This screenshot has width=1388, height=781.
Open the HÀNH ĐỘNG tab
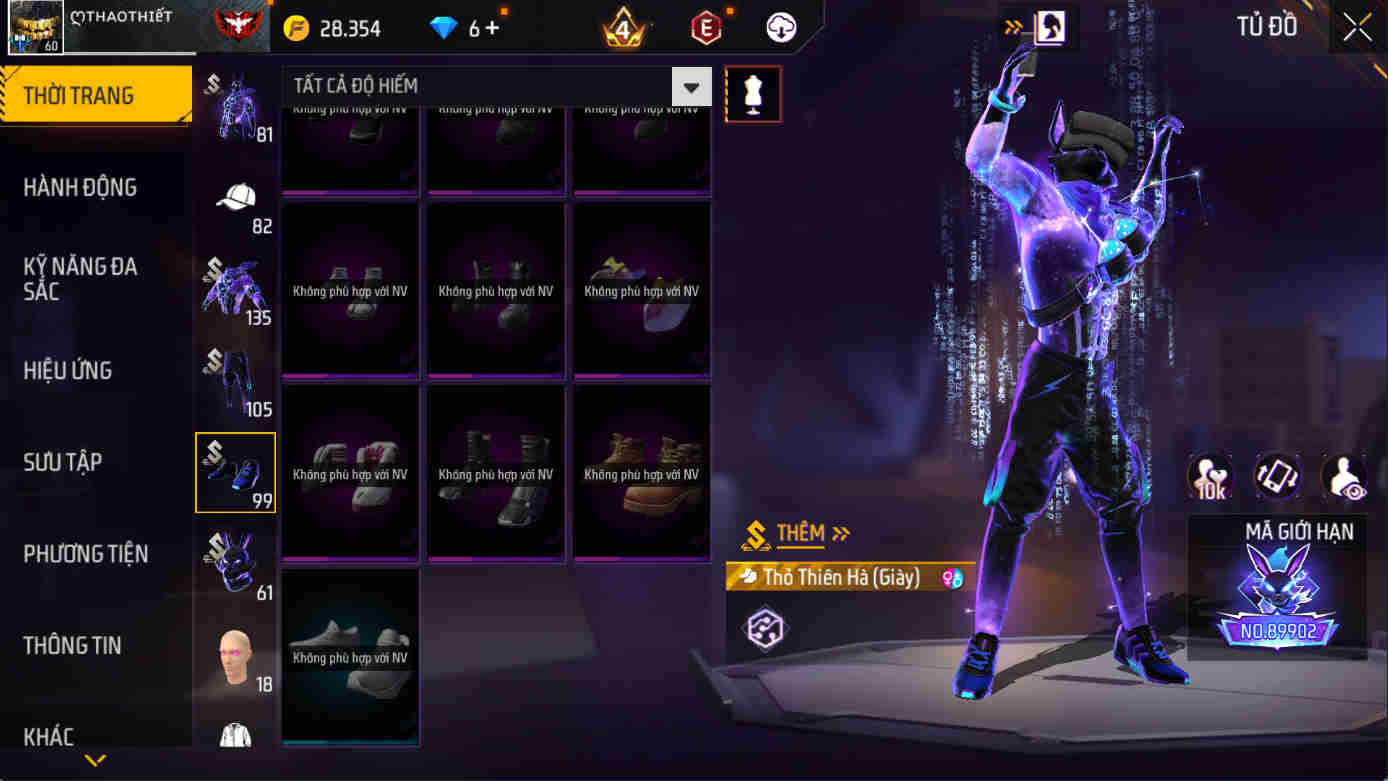tap(79, 187)
